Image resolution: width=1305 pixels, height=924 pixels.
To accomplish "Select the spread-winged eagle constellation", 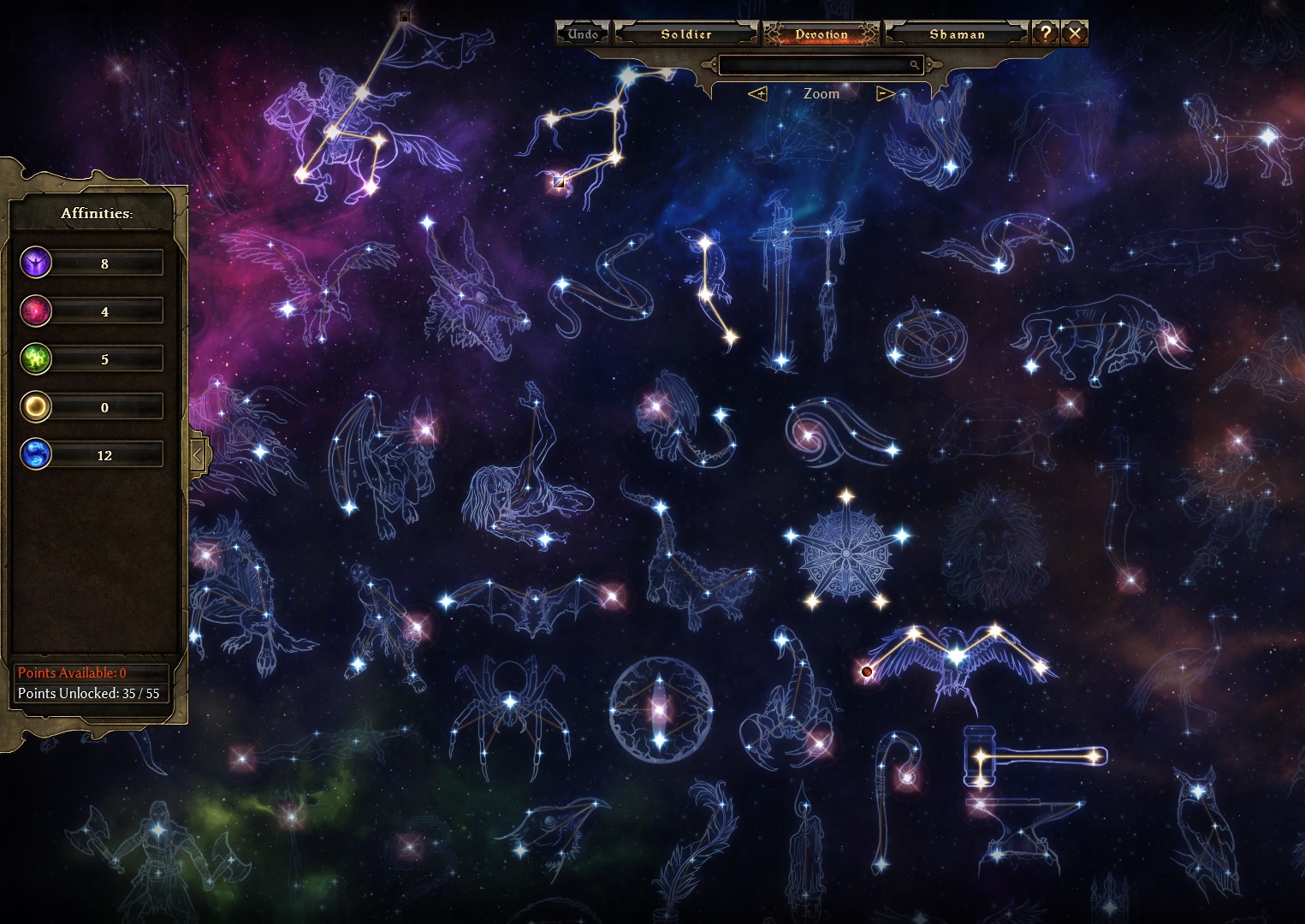I will click(956, 660).
